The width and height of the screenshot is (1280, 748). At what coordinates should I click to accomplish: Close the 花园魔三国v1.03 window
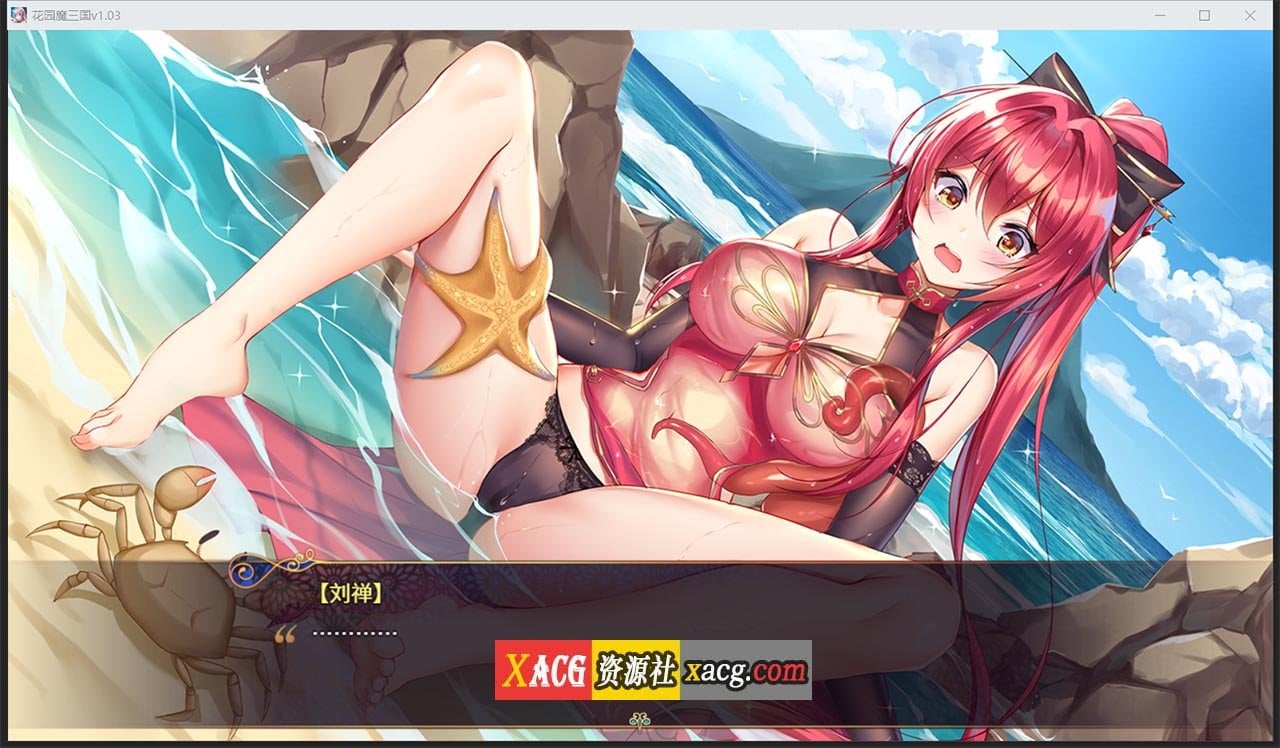pos(1247,15)
